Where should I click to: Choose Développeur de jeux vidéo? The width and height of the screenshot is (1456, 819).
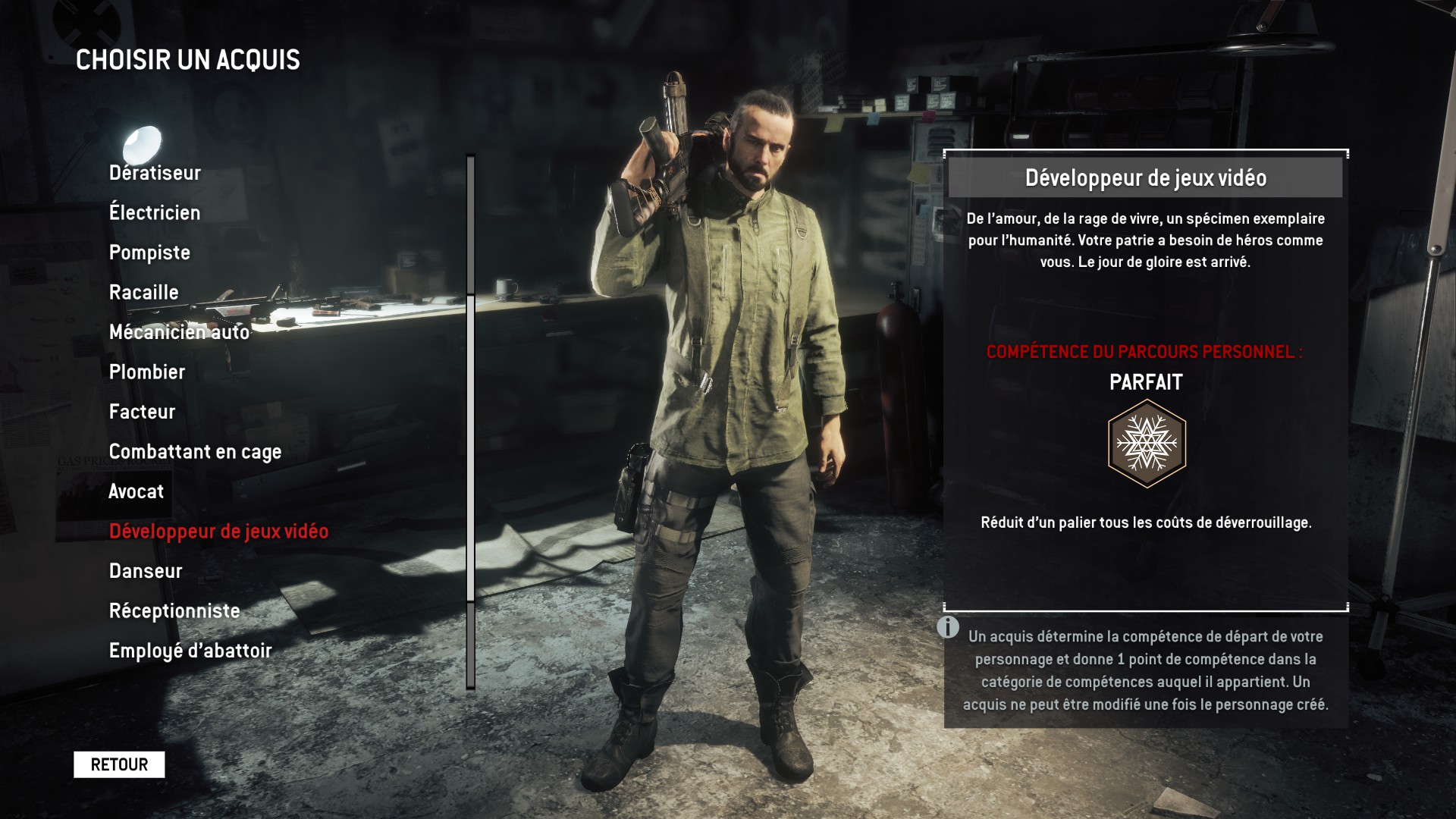tap(218, 532)
